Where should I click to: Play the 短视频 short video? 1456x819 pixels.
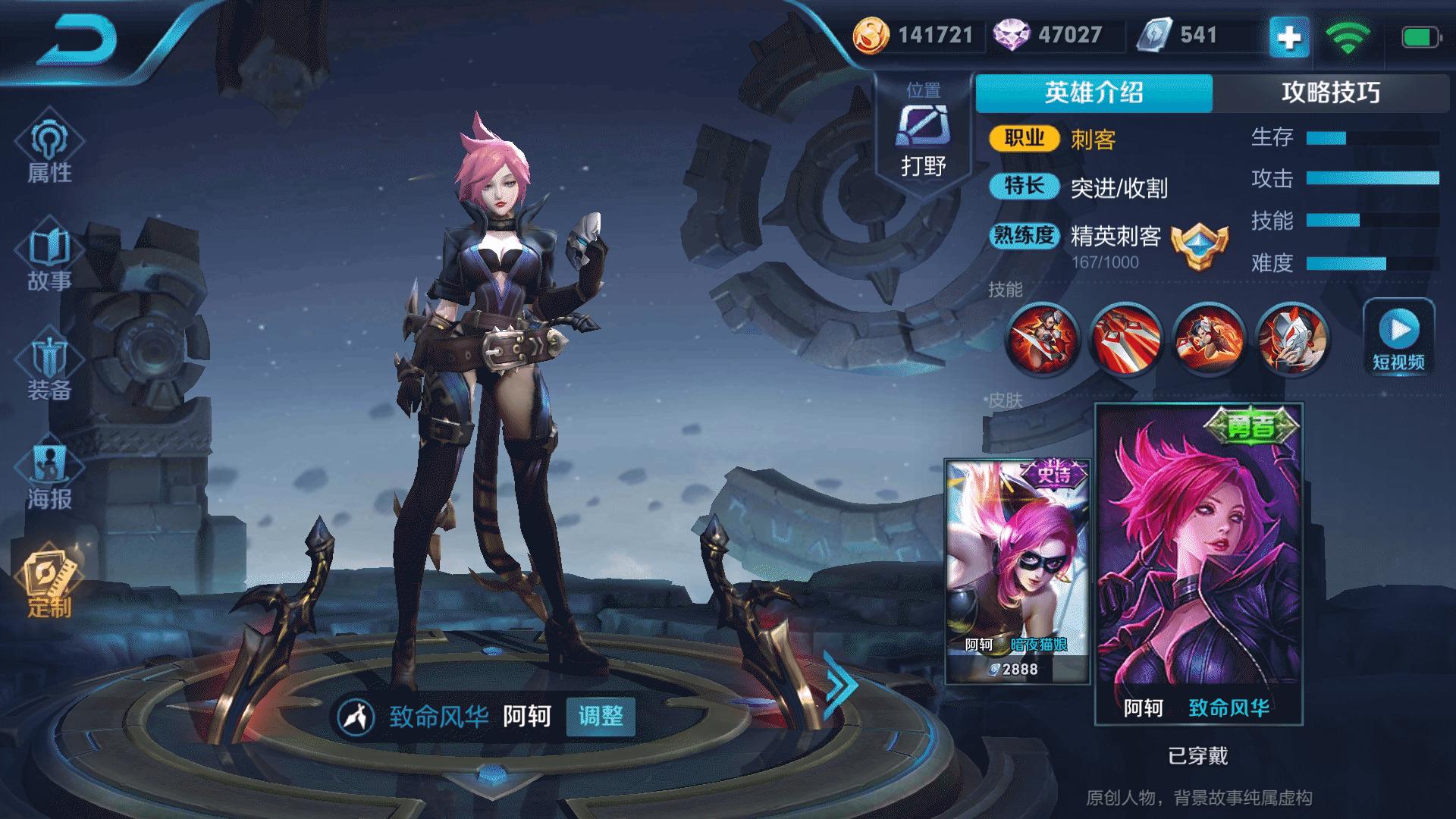coord(1399,337)
